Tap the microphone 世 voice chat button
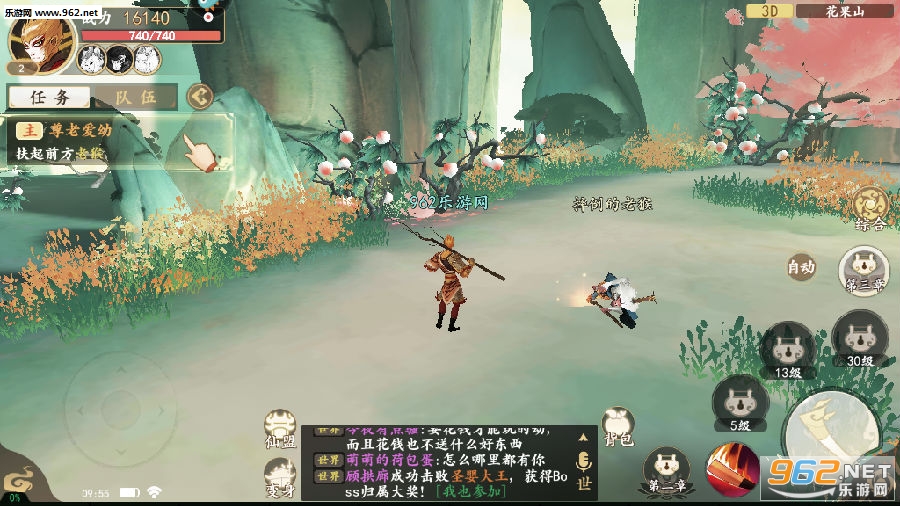 (x=583, y=468)
